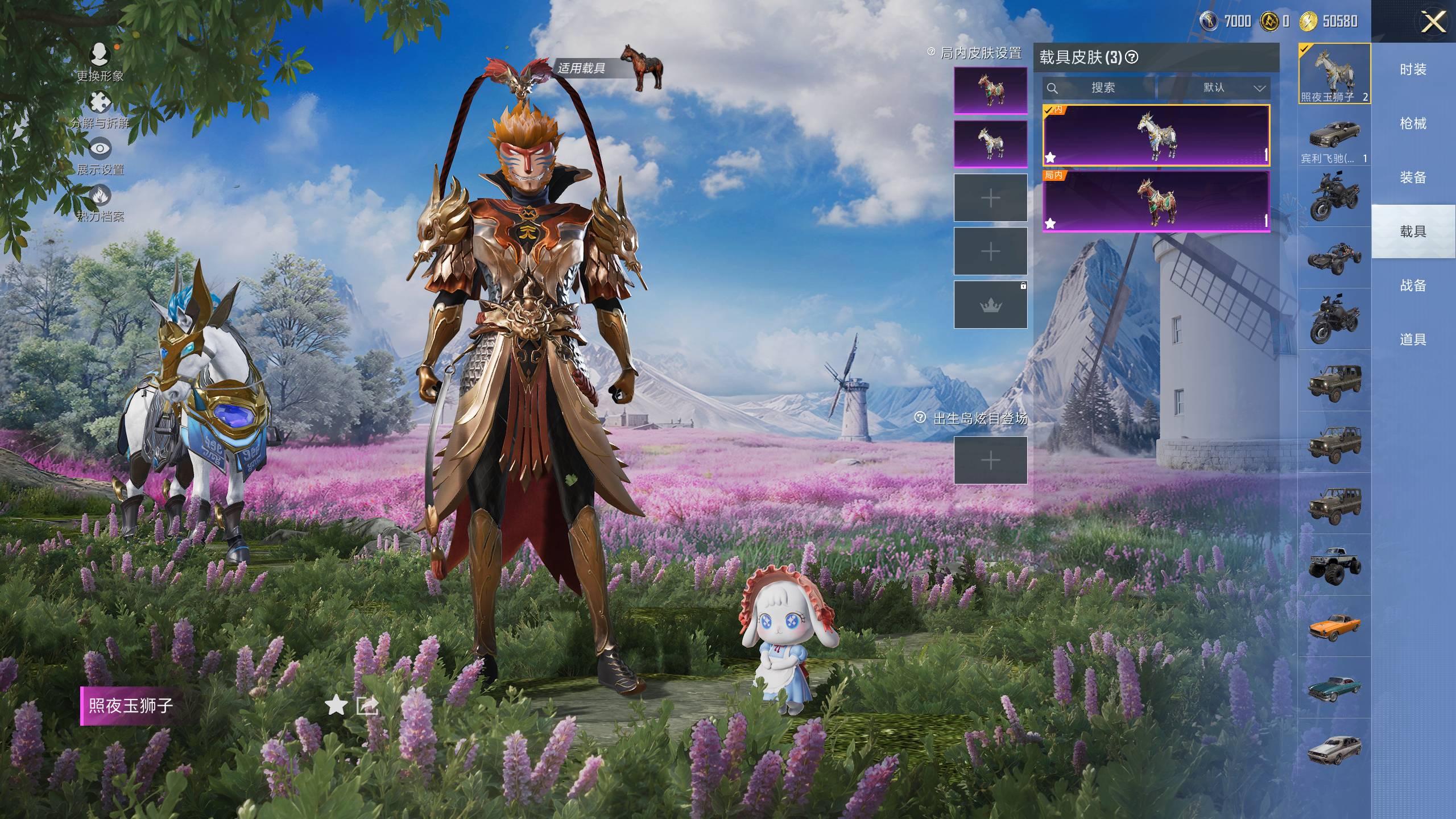1456x819 pixels.
Task: Select the 装备 equipment tab
Action: tap(1413, 177)
